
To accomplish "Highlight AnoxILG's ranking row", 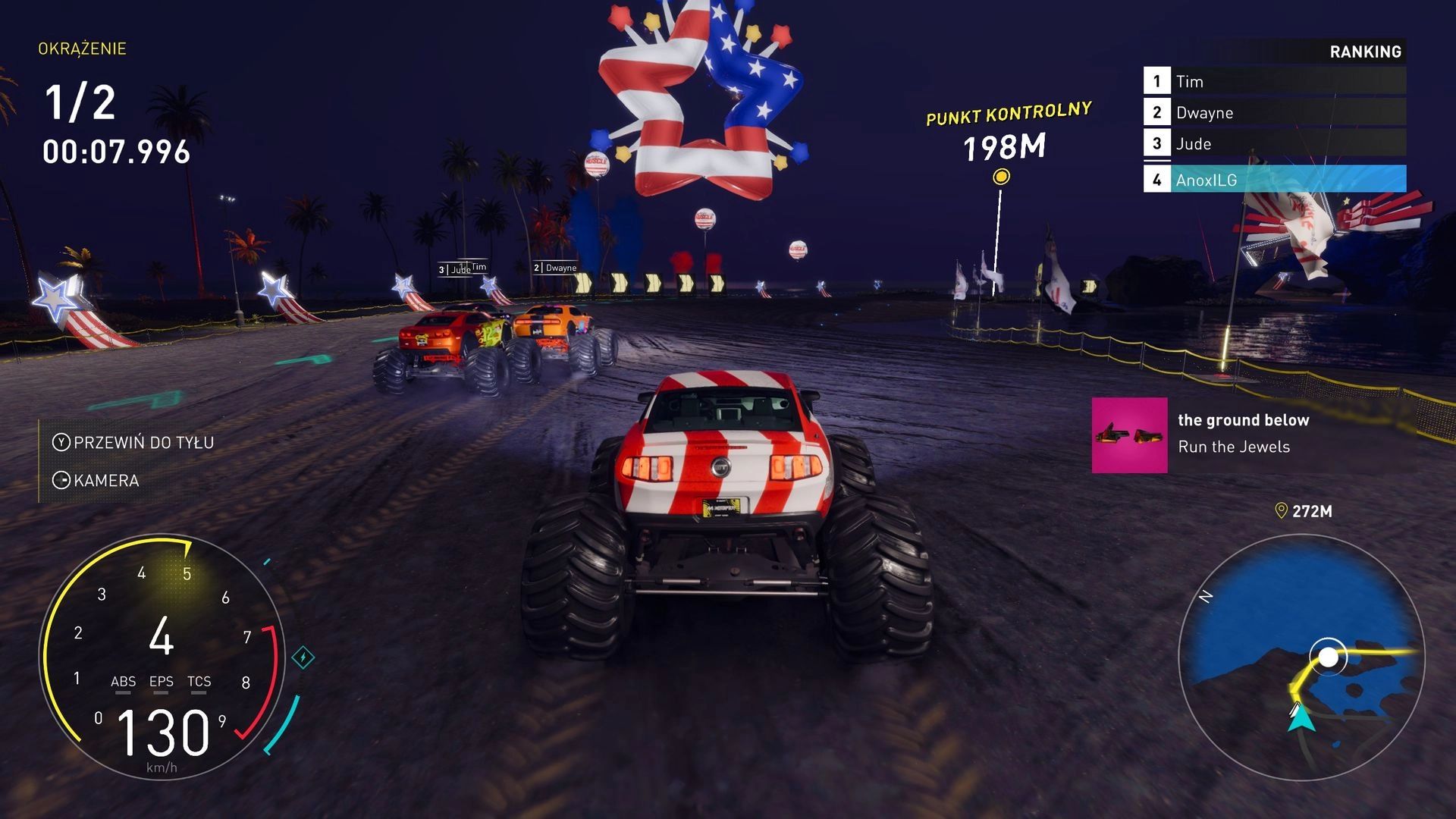I will coord(1274,180).
